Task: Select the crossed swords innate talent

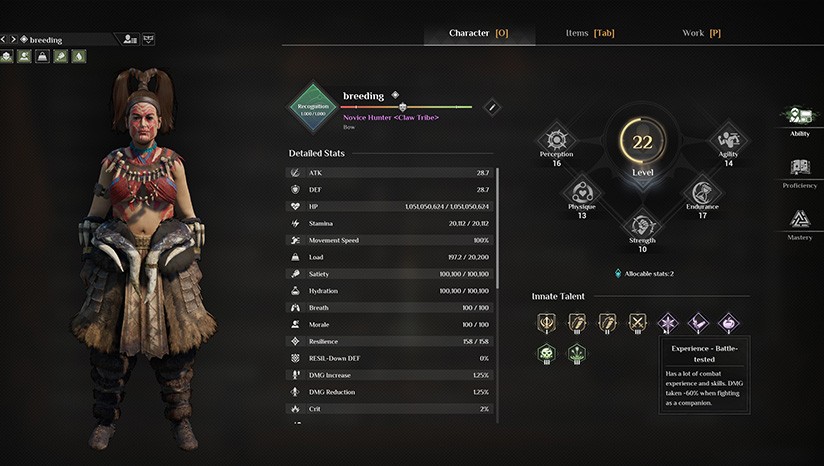Action: tap(637, 322)
